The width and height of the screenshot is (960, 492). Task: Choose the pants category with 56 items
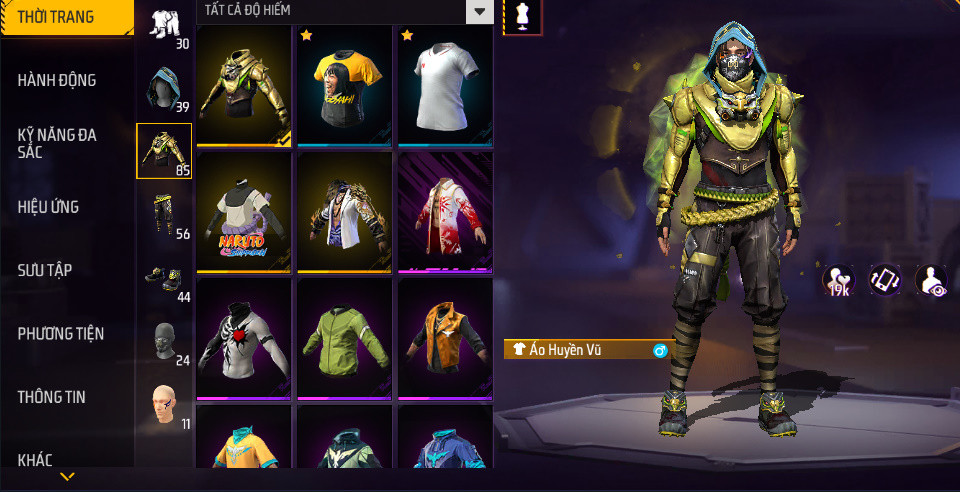pos(164,213)
